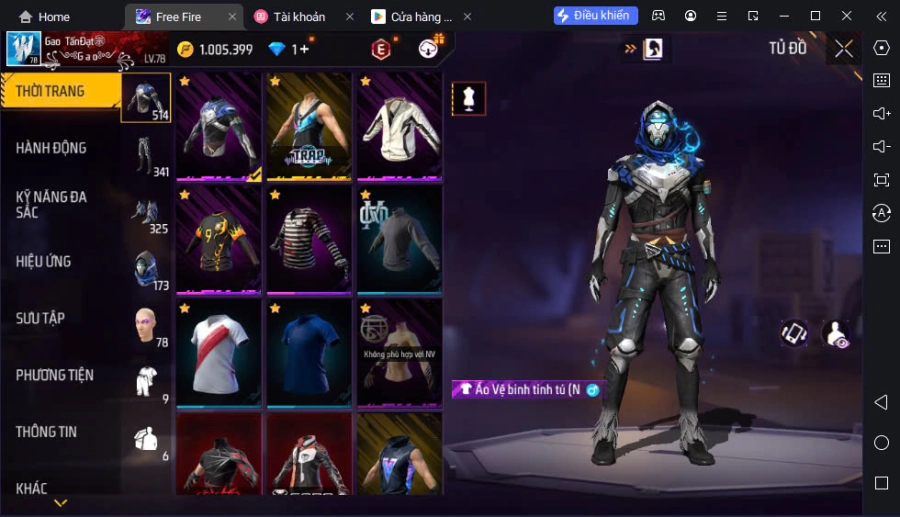Toggle the character visibility eye icon
This screenshot has width=900, height=517.
[835, 335]
